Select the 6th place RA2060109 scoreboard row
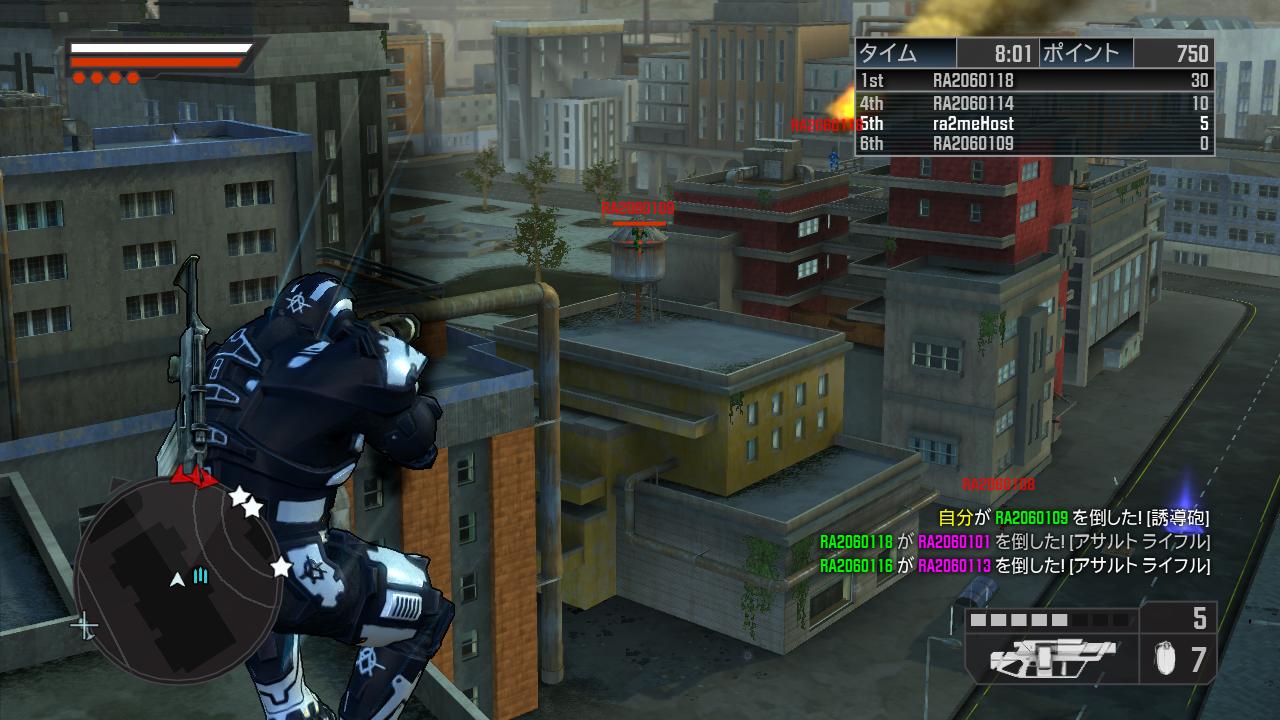Image resolution: width=1280 pixels, height=720 pixels. pos(1034,144)
